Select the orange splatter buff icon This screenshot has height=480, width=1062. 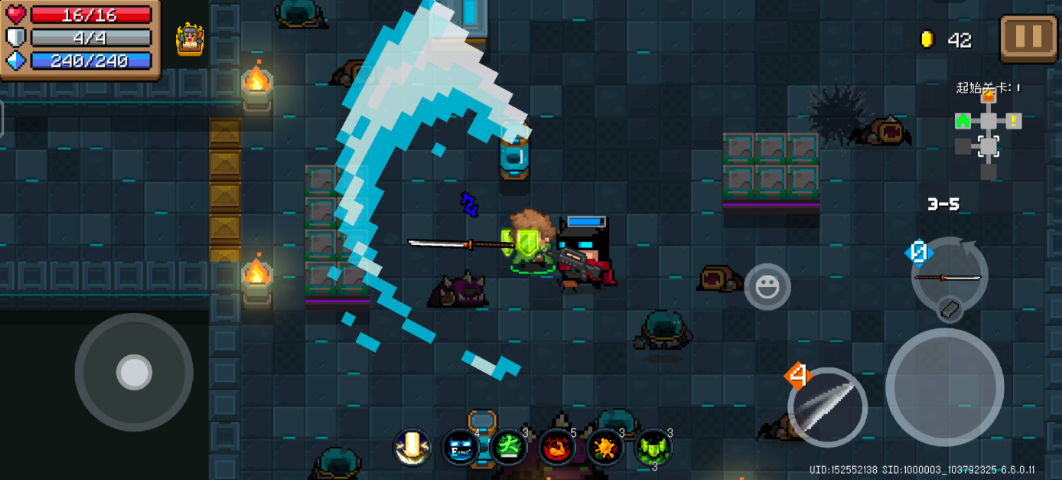[x=605, y=446]
